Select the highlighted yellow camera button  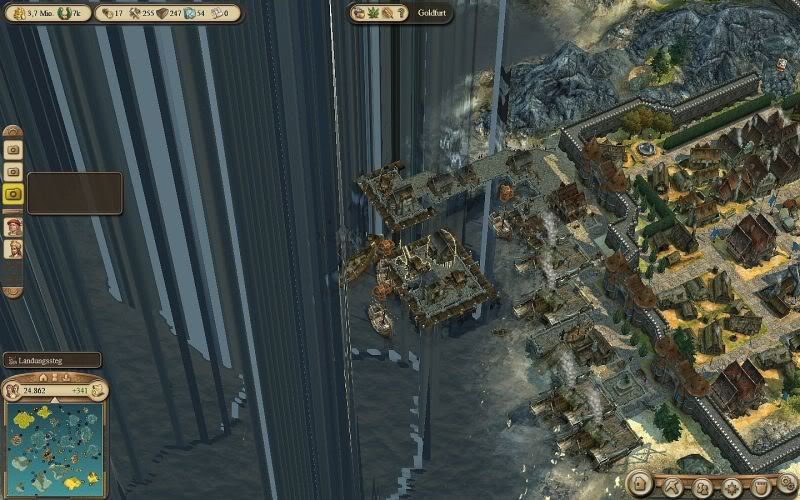14,194
